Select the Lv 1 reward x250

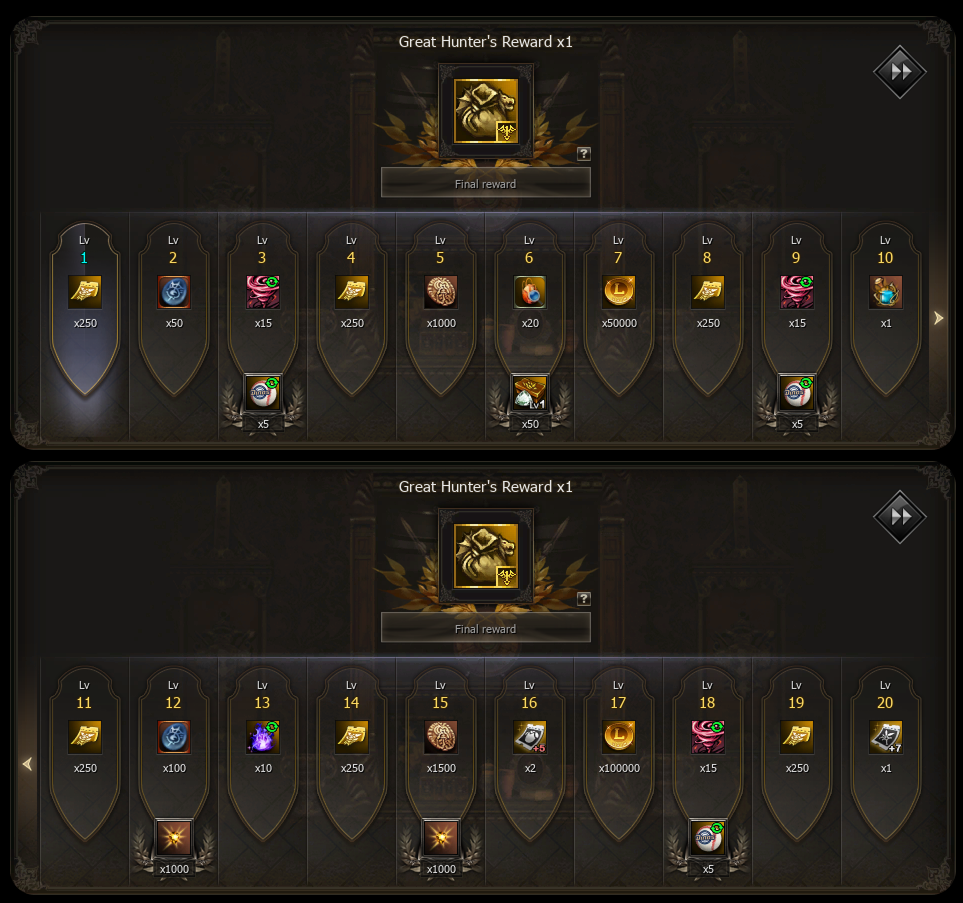84,292
